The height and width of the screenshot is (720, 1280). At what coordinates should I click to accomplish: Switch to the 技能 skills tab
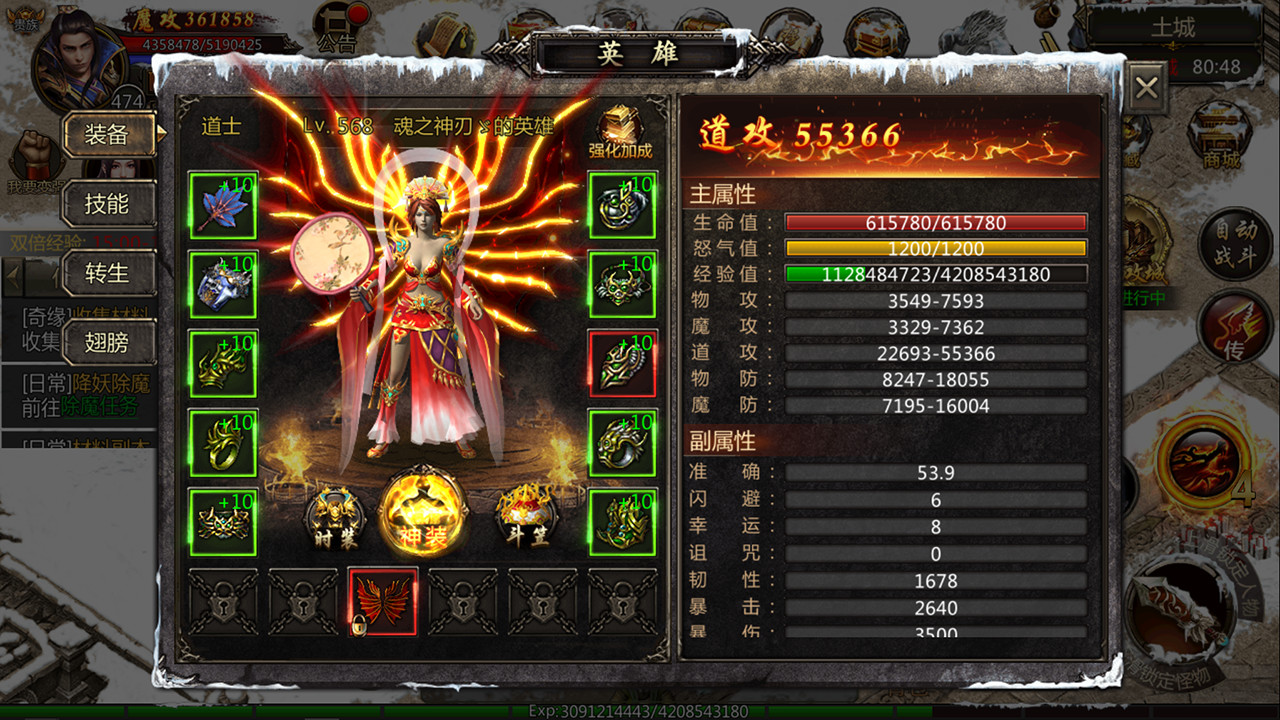[107, 205]
